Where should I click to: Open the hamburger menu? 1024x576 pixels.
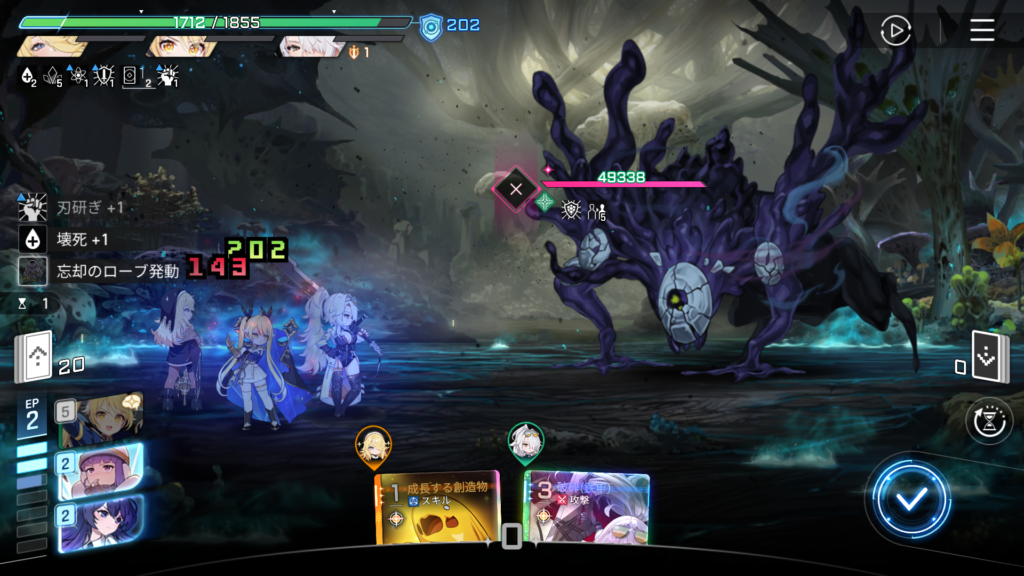982,31
